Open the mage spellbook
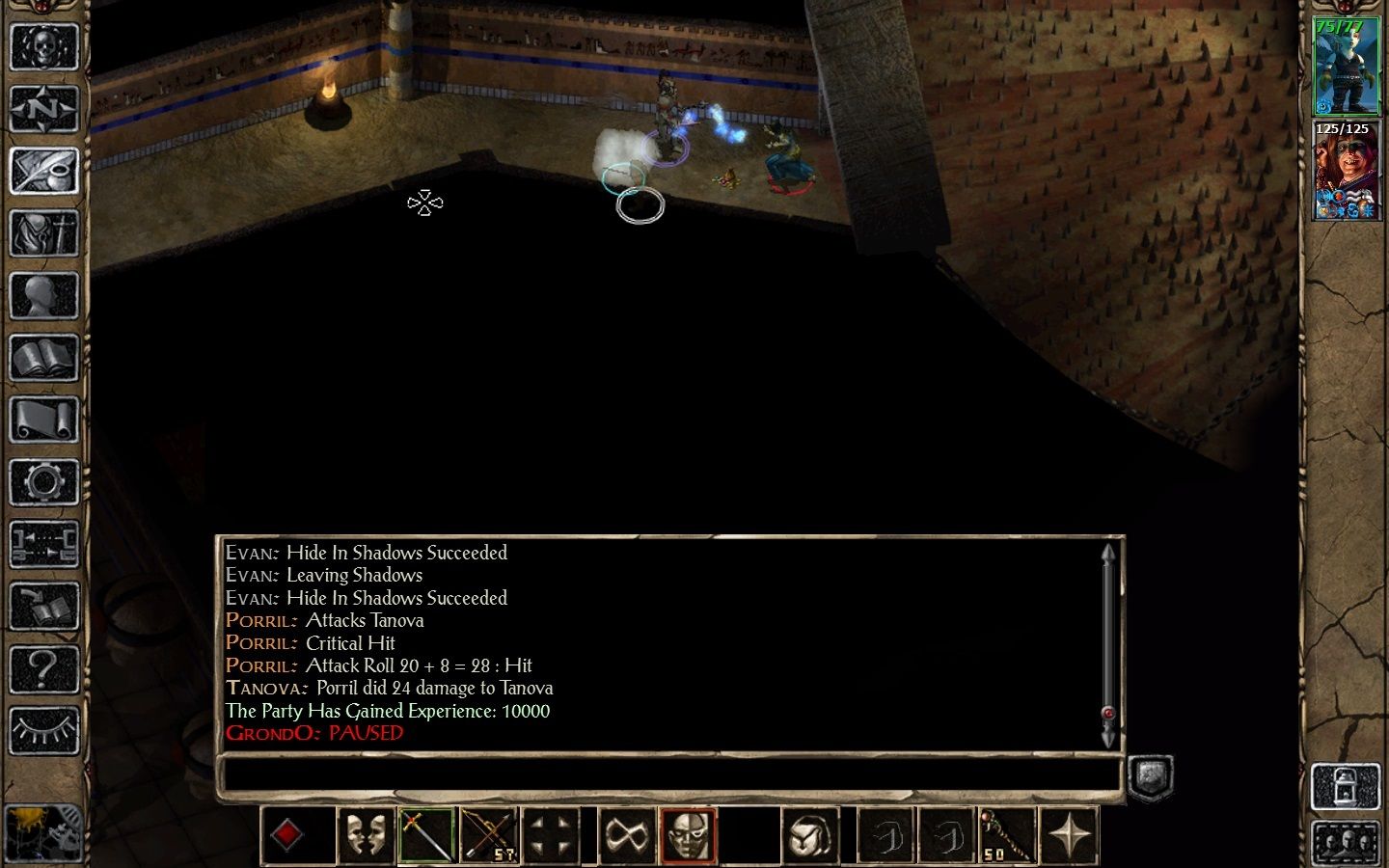 43,359
